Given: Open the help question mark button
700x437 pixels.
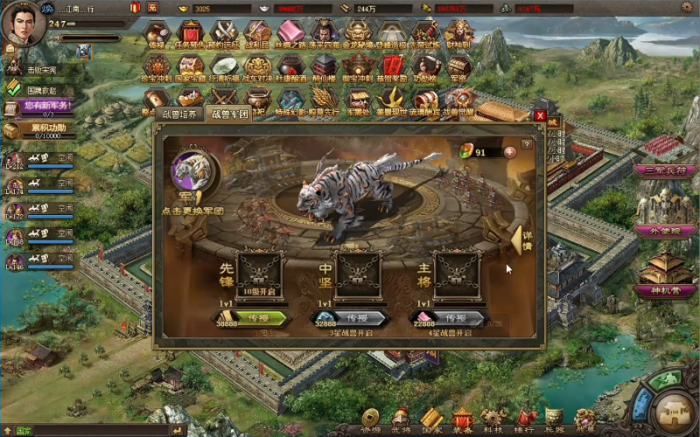Looking at the screenshot, I should coord(526,144).
